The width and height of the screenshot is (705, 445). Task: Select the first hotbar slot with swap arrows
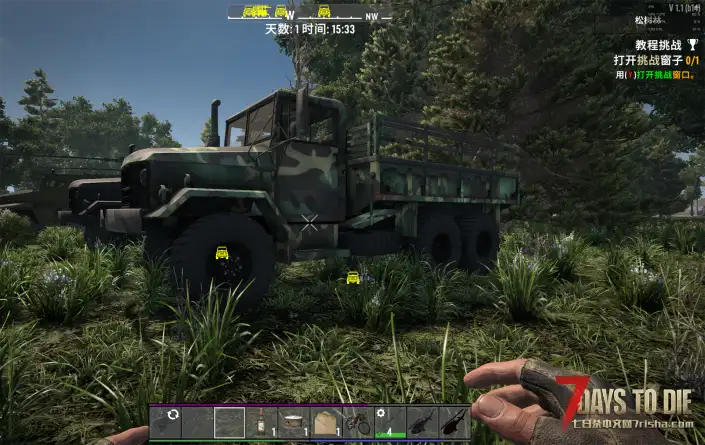coord(166,422)
